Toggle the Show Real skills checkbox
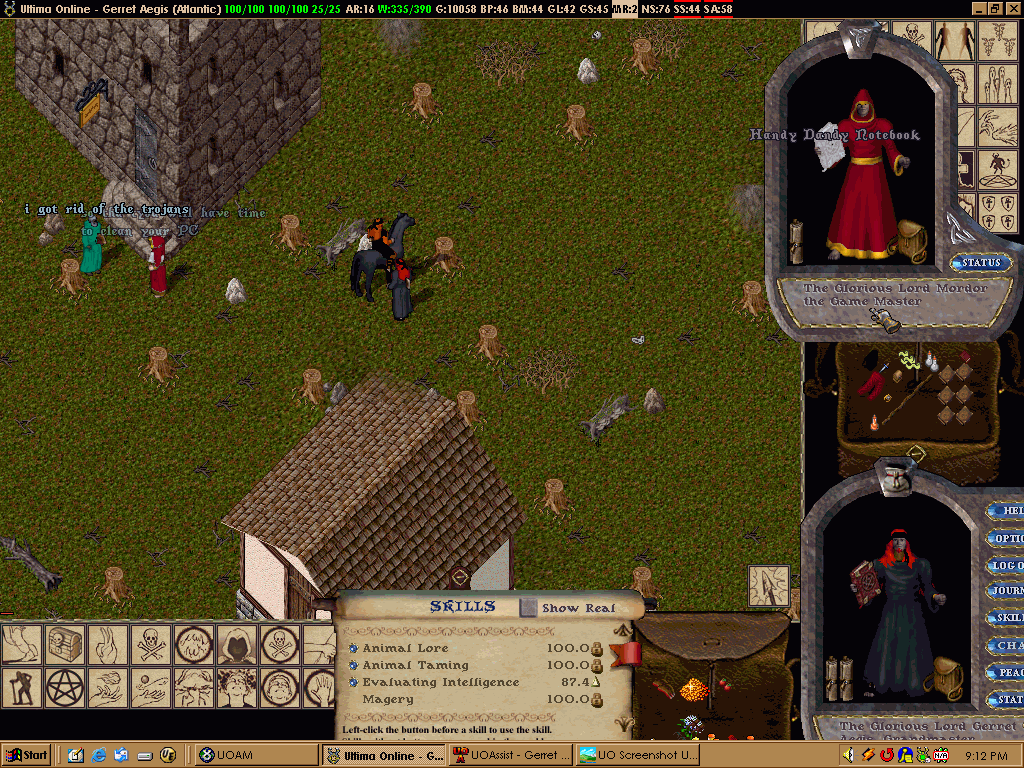This screenshot has width=1024, height=768. tap(529, 607)
